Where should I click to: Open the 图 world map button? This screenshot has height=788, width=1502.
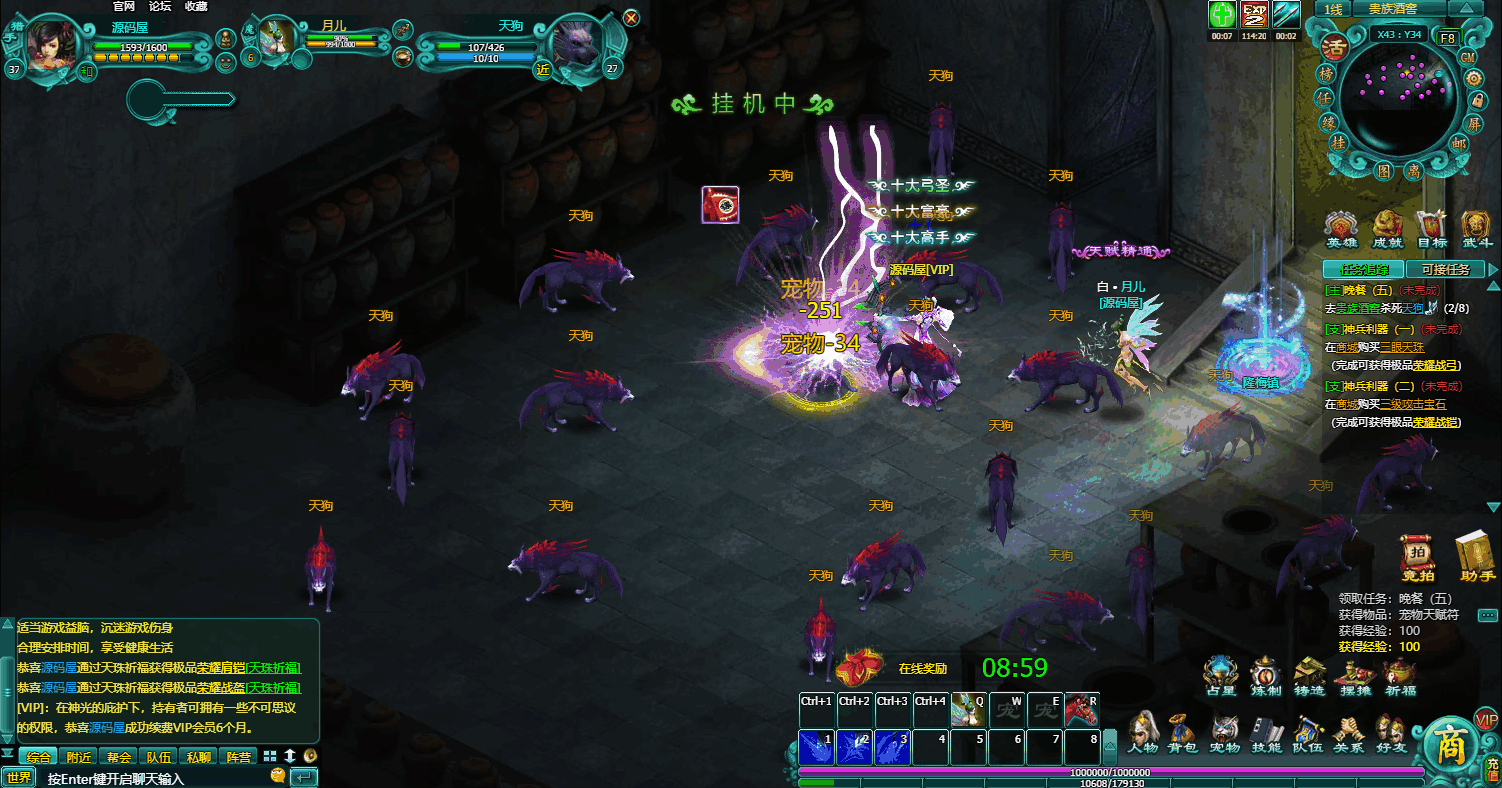click(x=1383, y=171)
